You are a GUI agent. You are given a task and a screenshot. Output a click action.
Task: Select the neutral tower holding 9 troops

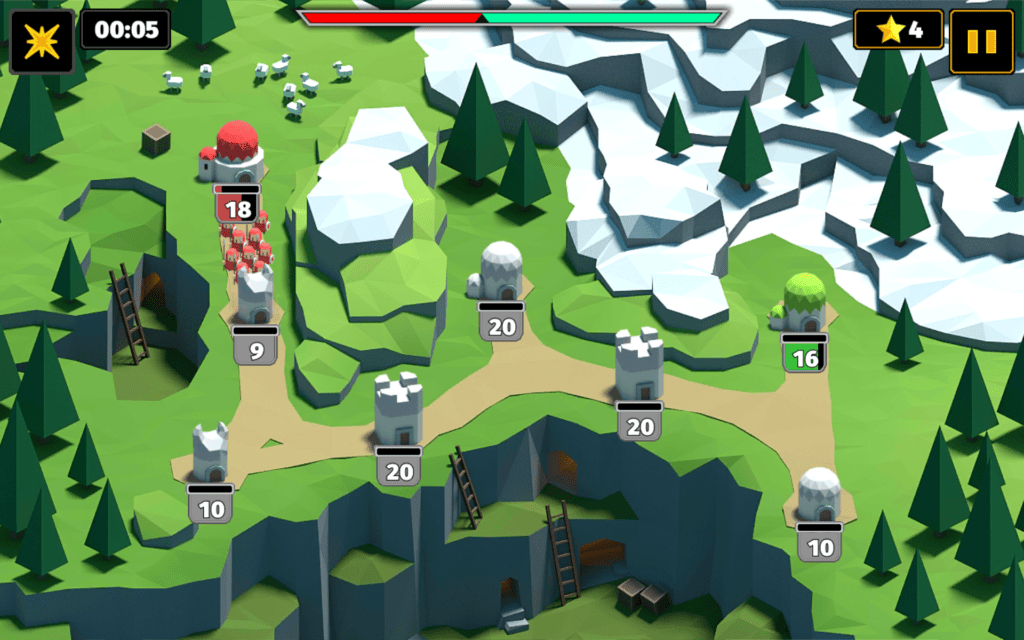(x=255, y=297)
